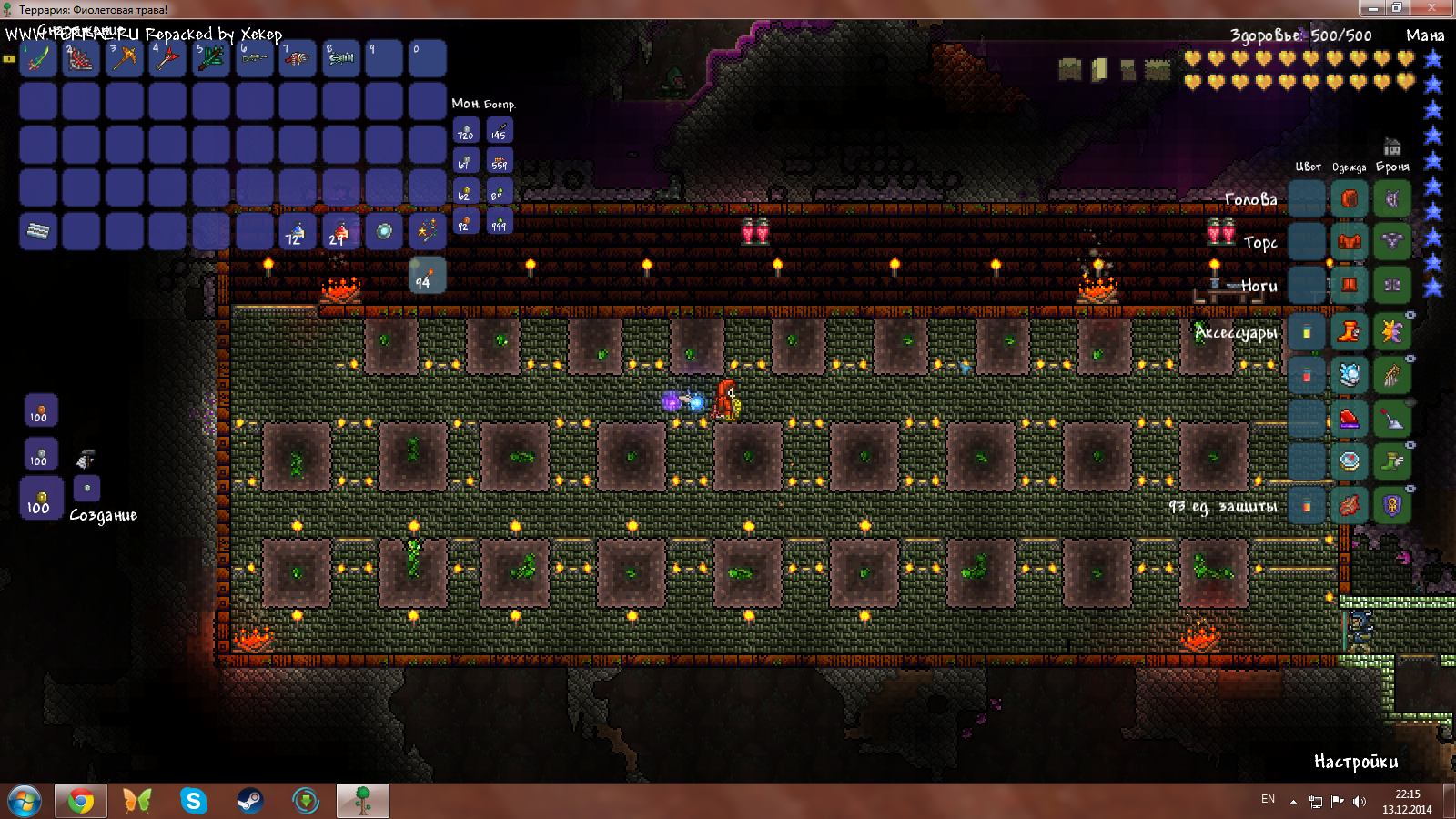This screenshot has height=819, width=1456.
Task: Click the red vanity shirt slot beside Торс
Action: coord(1349,241)
